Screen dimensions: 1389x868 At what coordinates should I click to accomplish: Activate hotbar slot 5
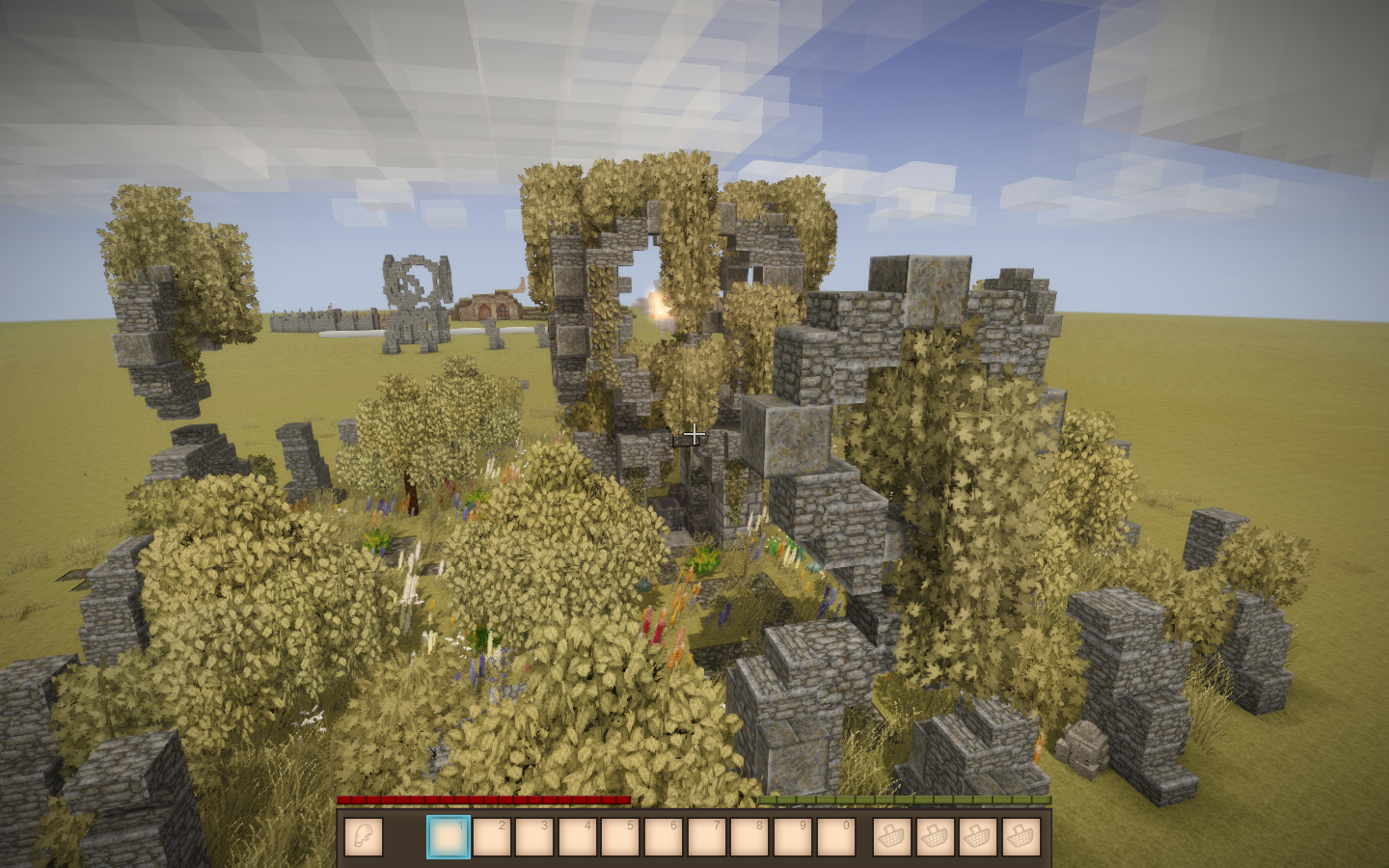point(620,837)
